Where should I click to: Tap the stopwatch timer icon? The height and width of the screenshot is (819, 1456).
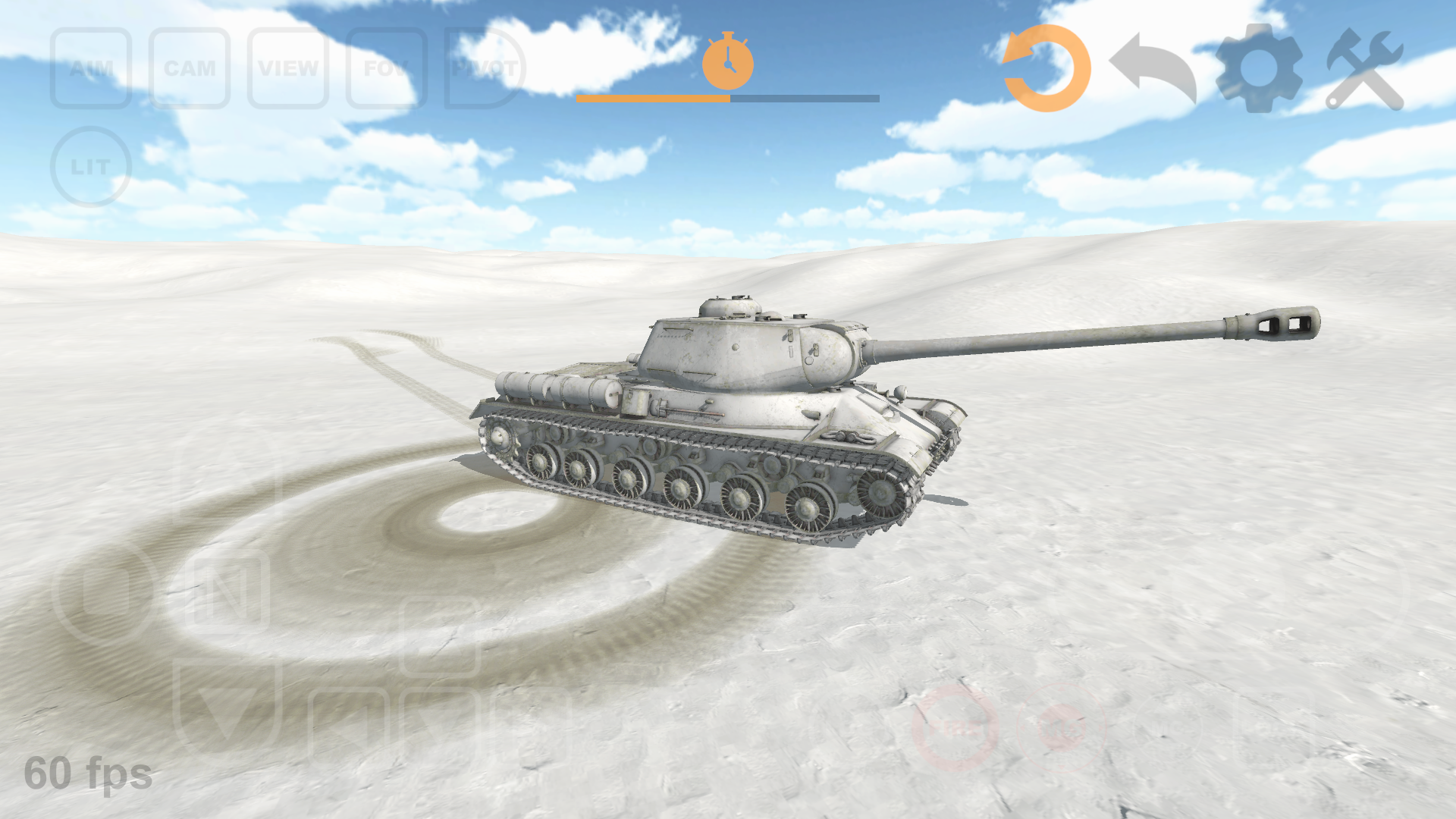point(729,61)
